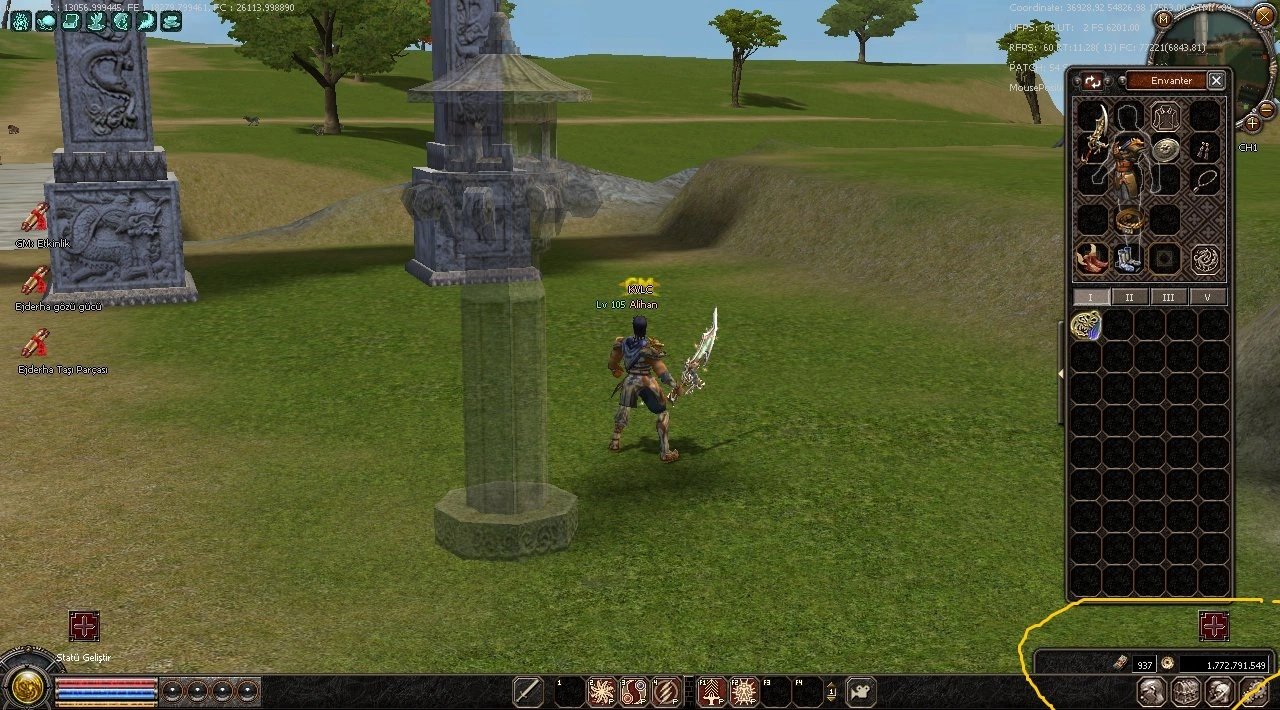Click the equipped round shield slot
Screen dimensions: 1280x710
1164,150
